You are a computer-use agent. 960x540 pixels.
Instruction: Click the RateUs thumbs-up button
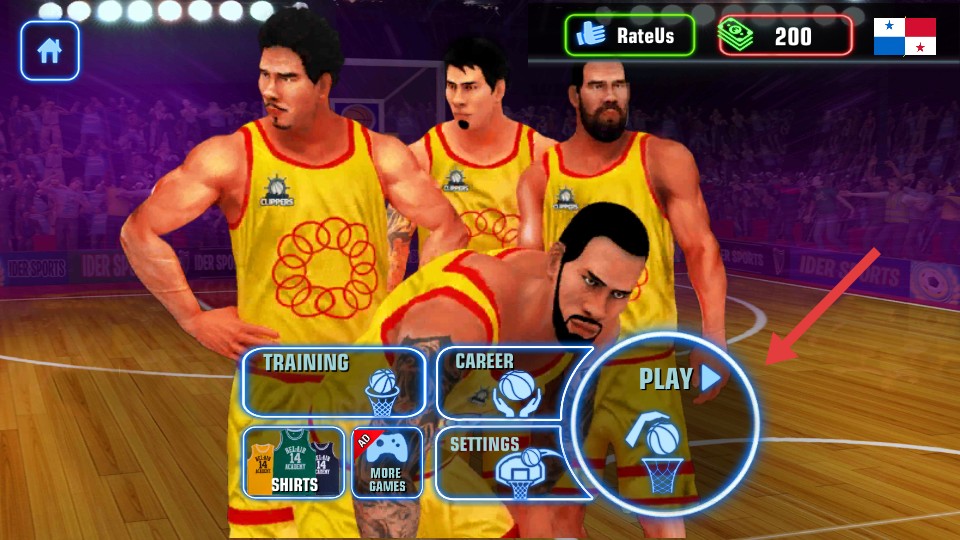pyautogui.click(x=629, y=36)
